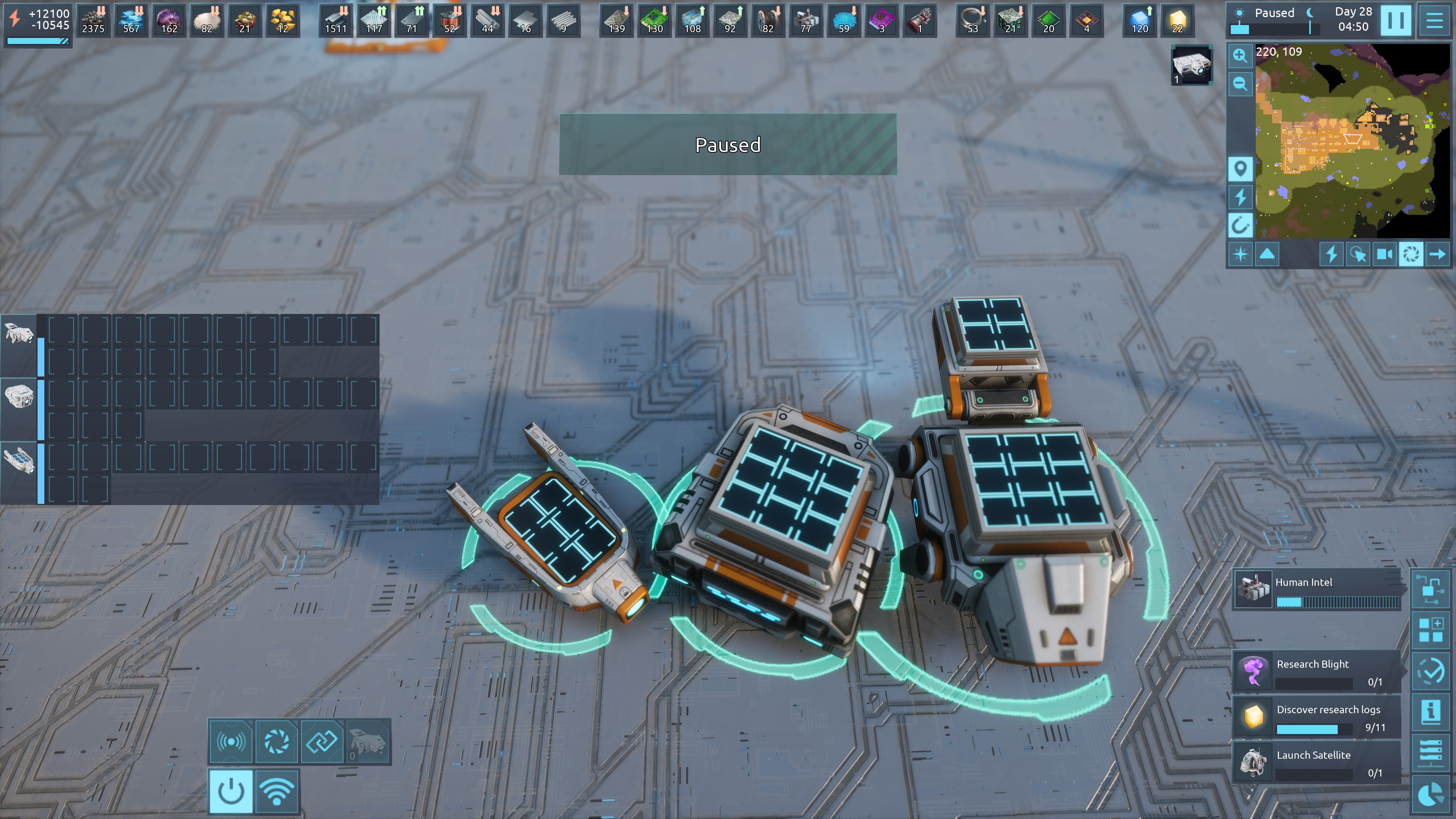This screenshot has width=1456, height=819.
Task: Select the Research Blight objective
Action: tap(1317, 672)
